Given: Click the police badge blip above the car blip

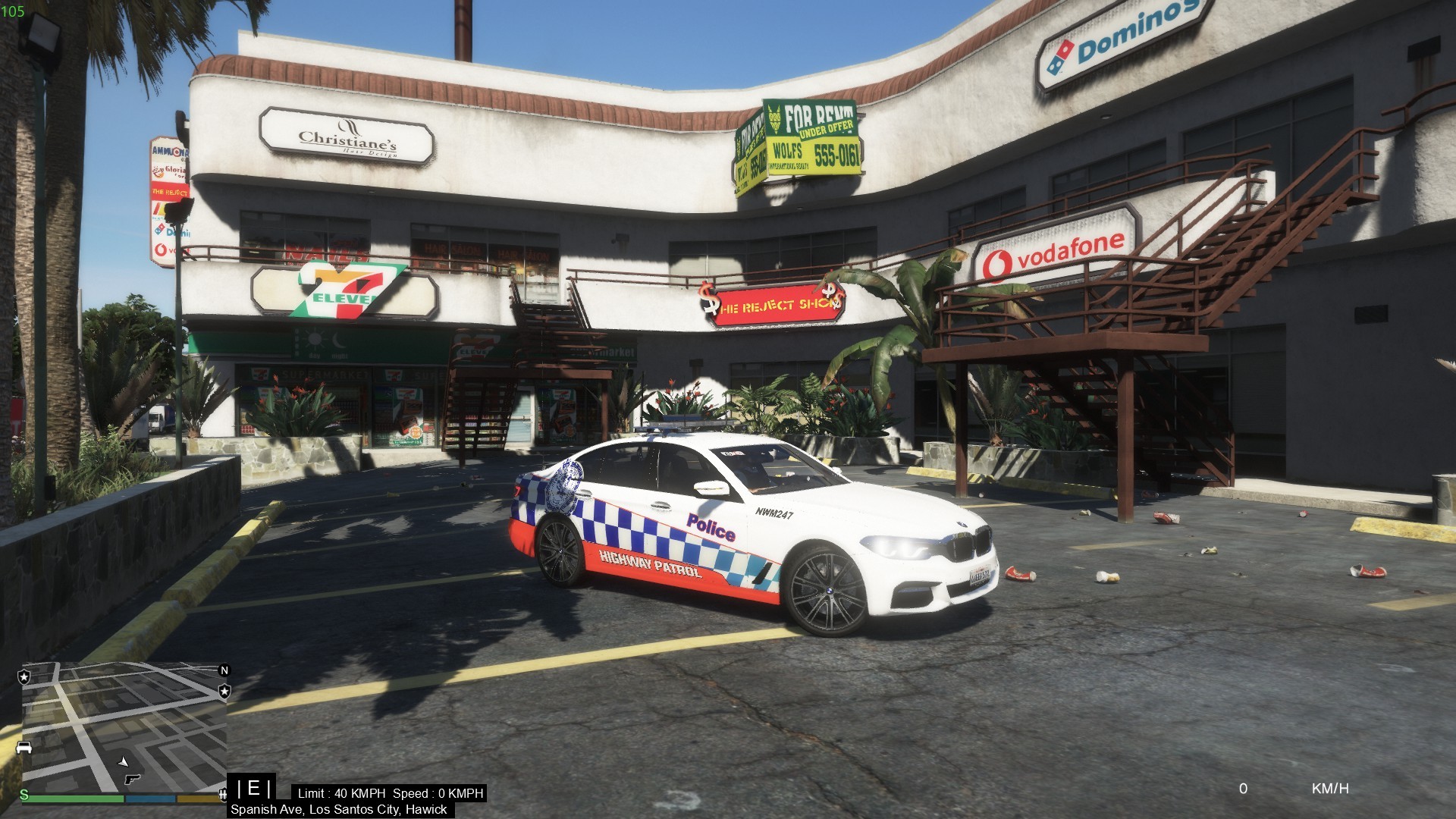Looking at the screenshot, I should coord(24,676).
